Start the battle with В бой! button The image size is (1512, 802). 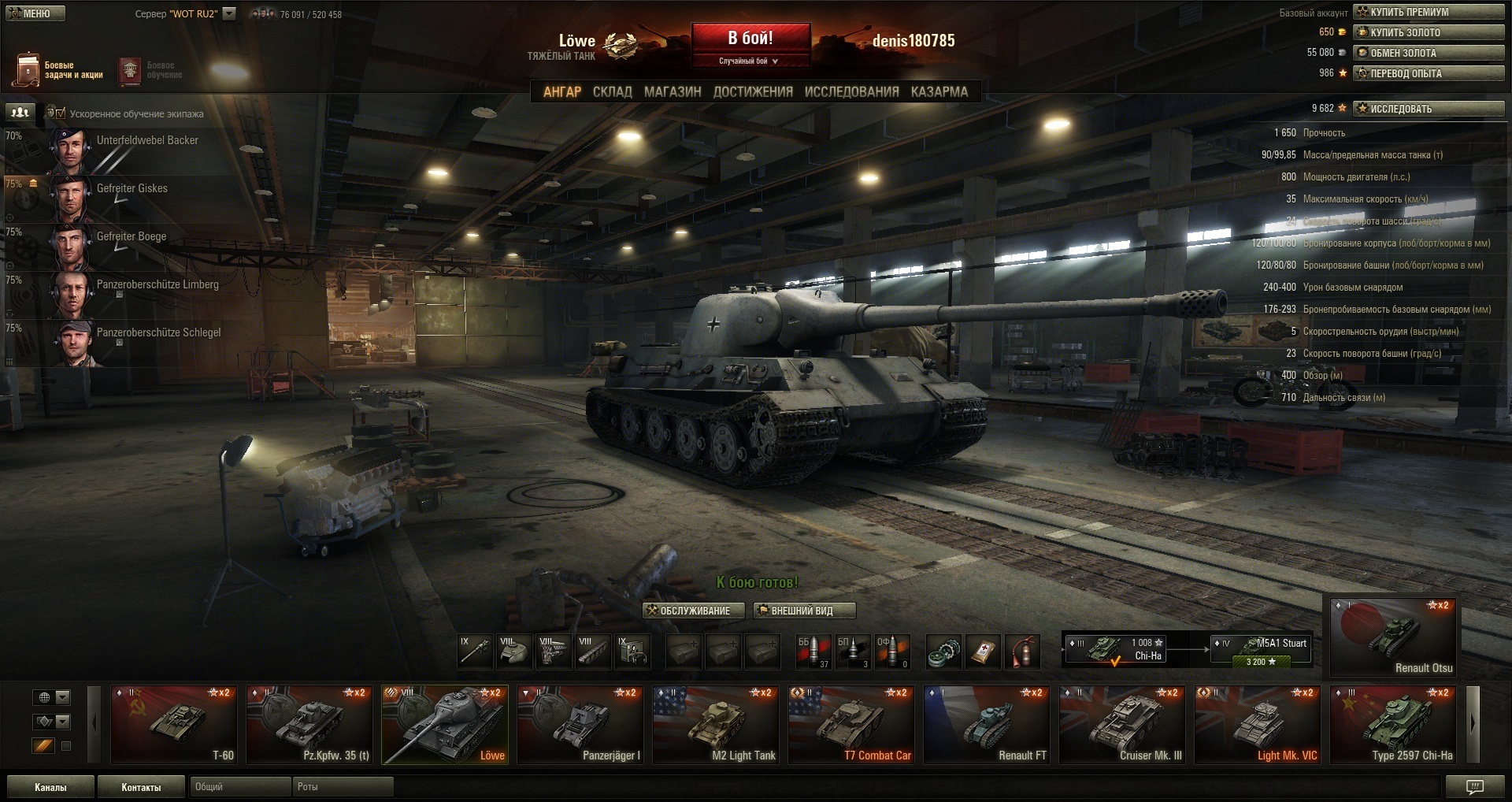coord(750,39)
